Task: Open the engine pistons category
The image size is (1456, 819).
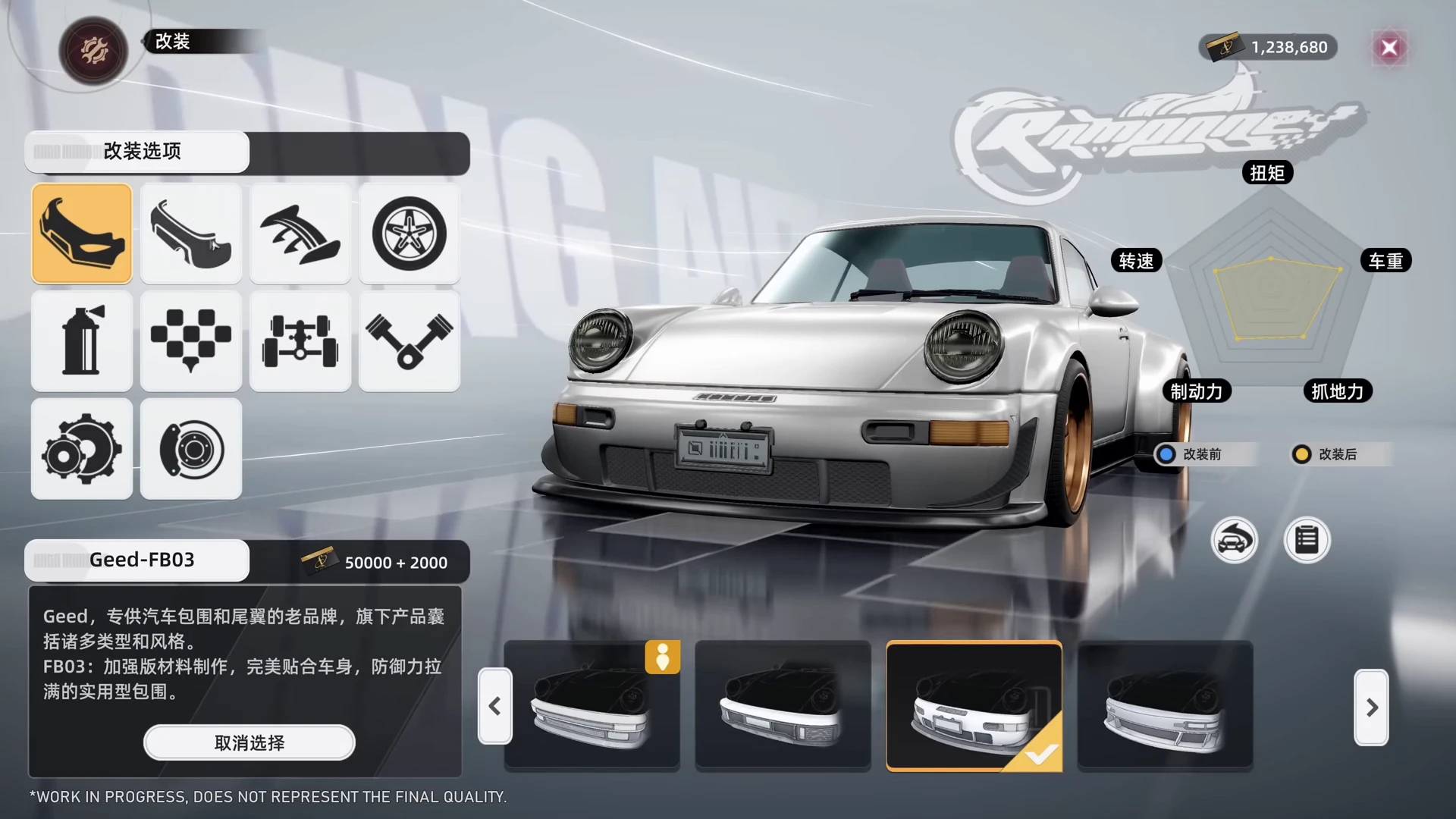Action: coord(409,341)
